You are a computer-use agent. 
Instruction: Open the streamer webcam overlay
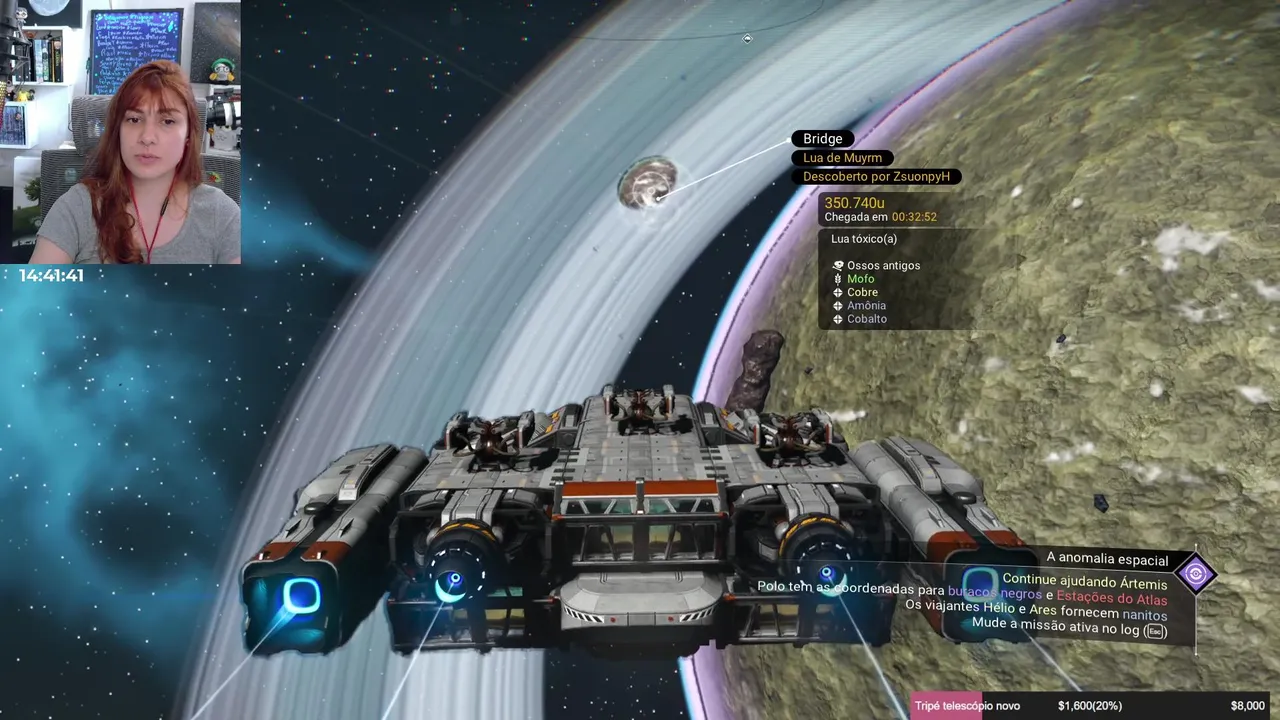coord(120,131)
